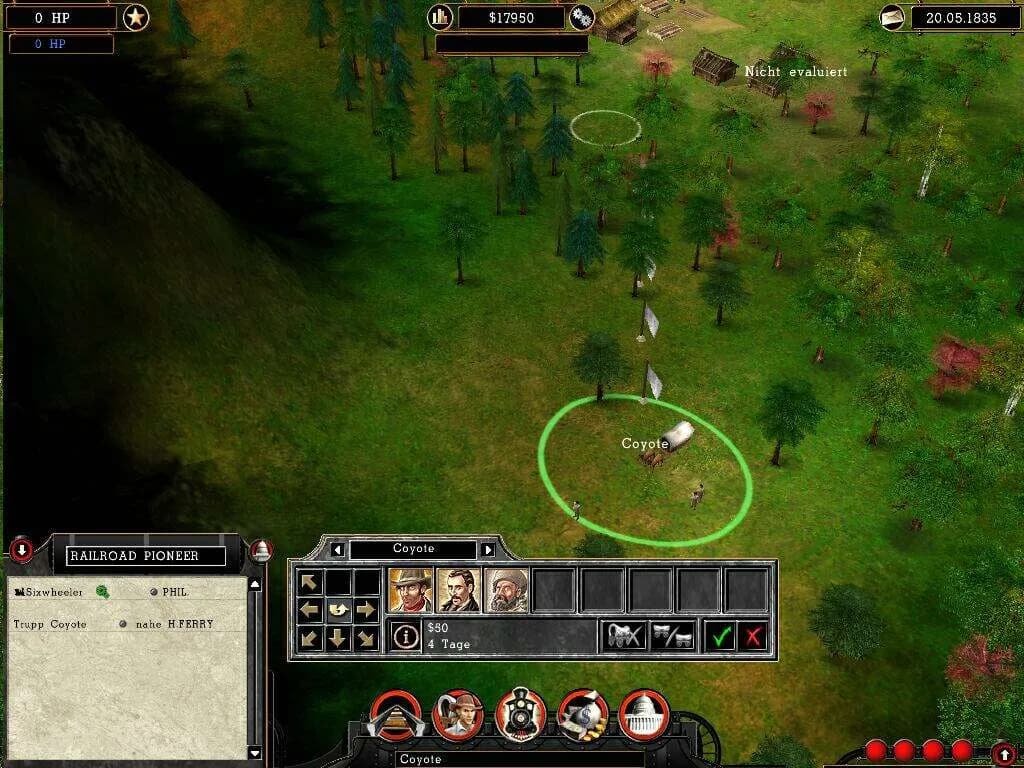Select the down direction arrow
1024x768 pixels.
(339, 637)
